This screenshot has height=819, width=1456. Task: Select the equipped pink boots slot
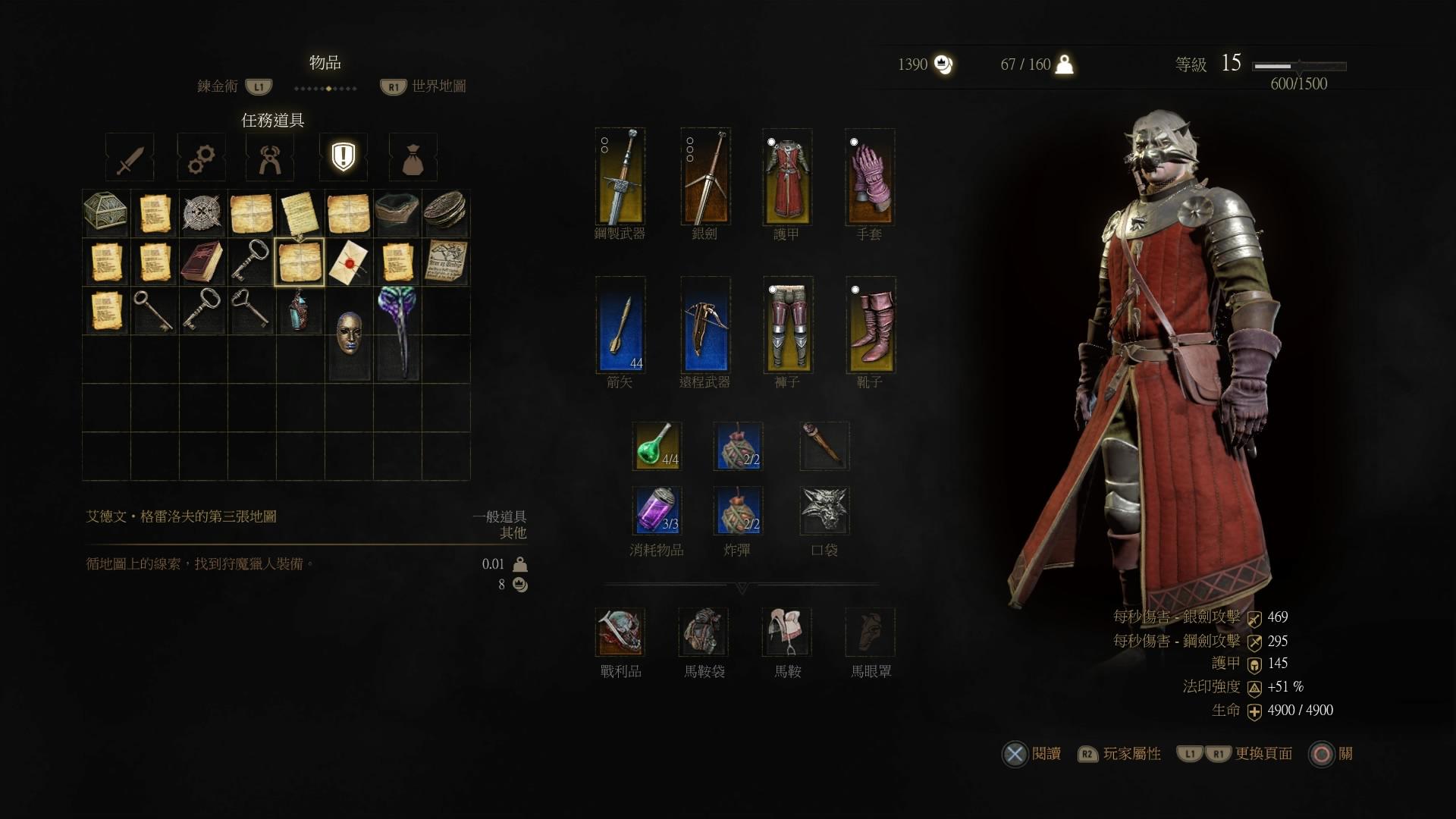[x=870, y=325]
